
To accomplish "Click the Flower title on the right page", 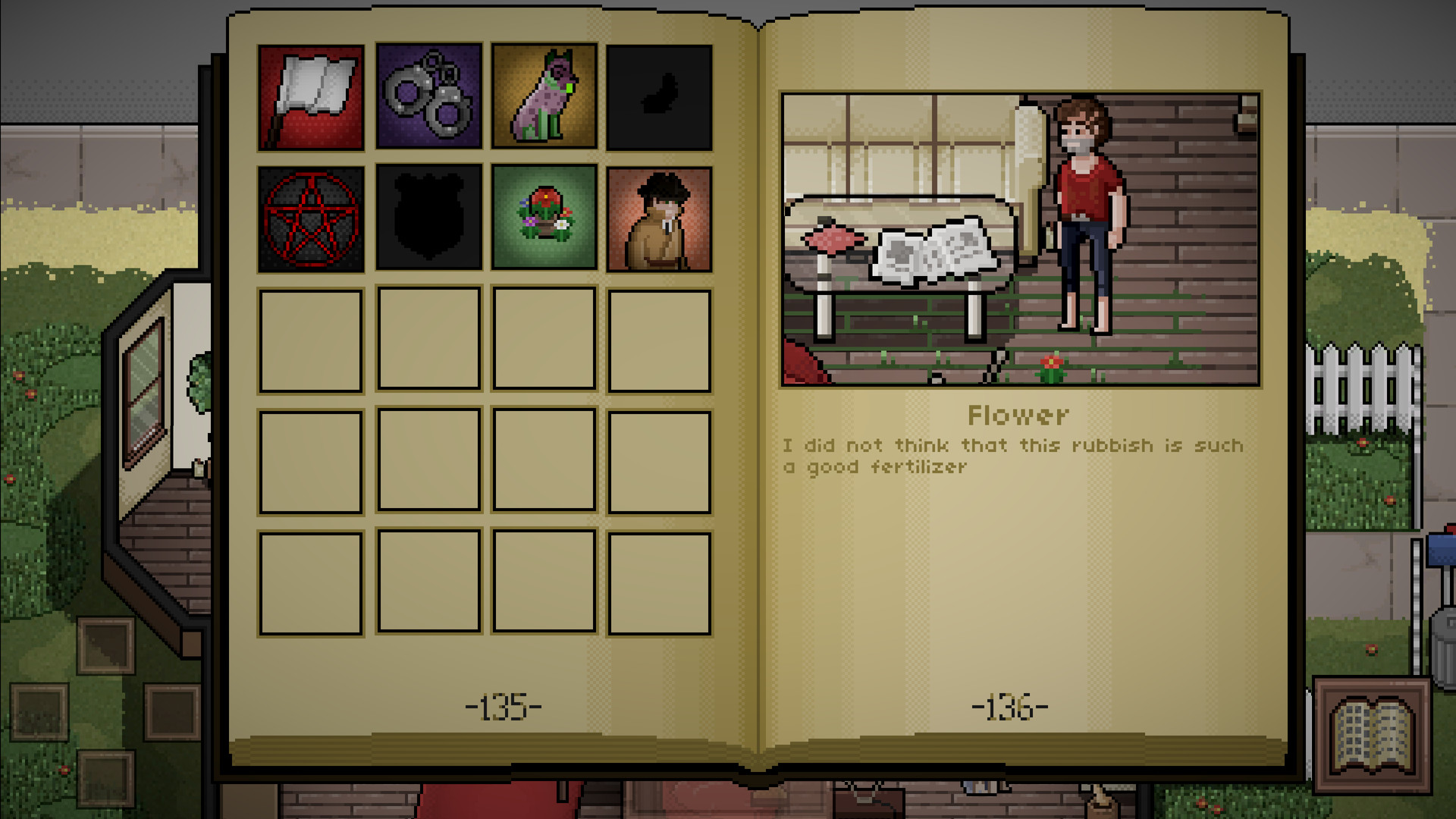I will [x=1018, y=415].
